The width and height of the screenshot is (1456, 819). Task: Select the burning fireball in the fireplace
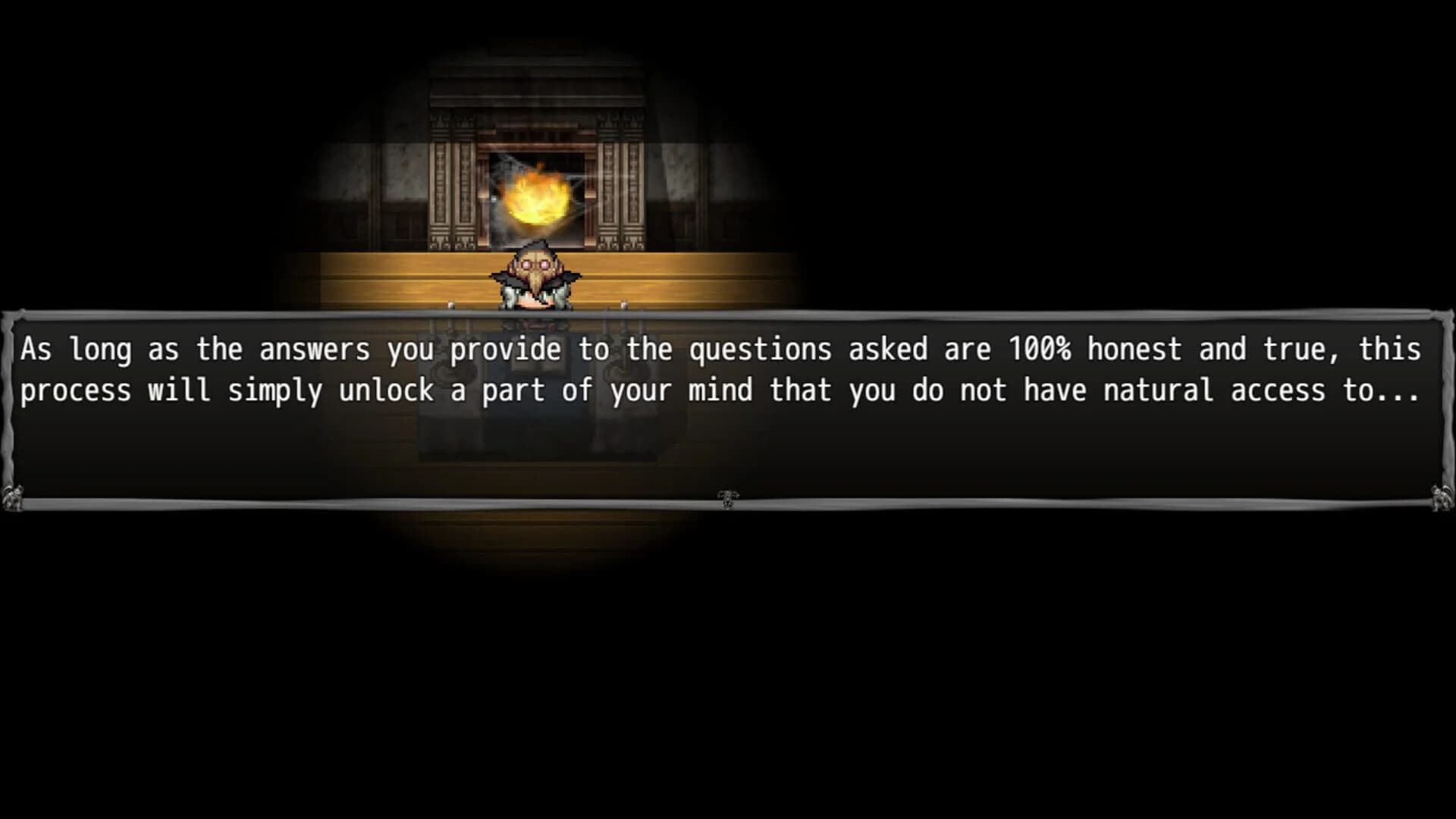(x=536, y=197)
